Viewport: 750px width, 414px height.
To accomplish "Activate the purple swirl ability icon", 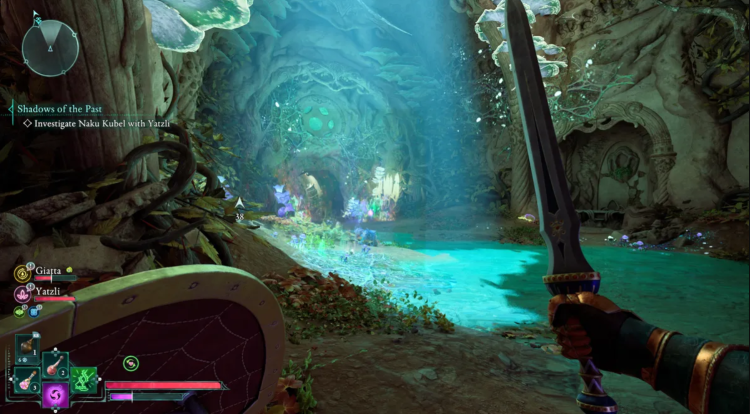I will (x=55, y=395).
